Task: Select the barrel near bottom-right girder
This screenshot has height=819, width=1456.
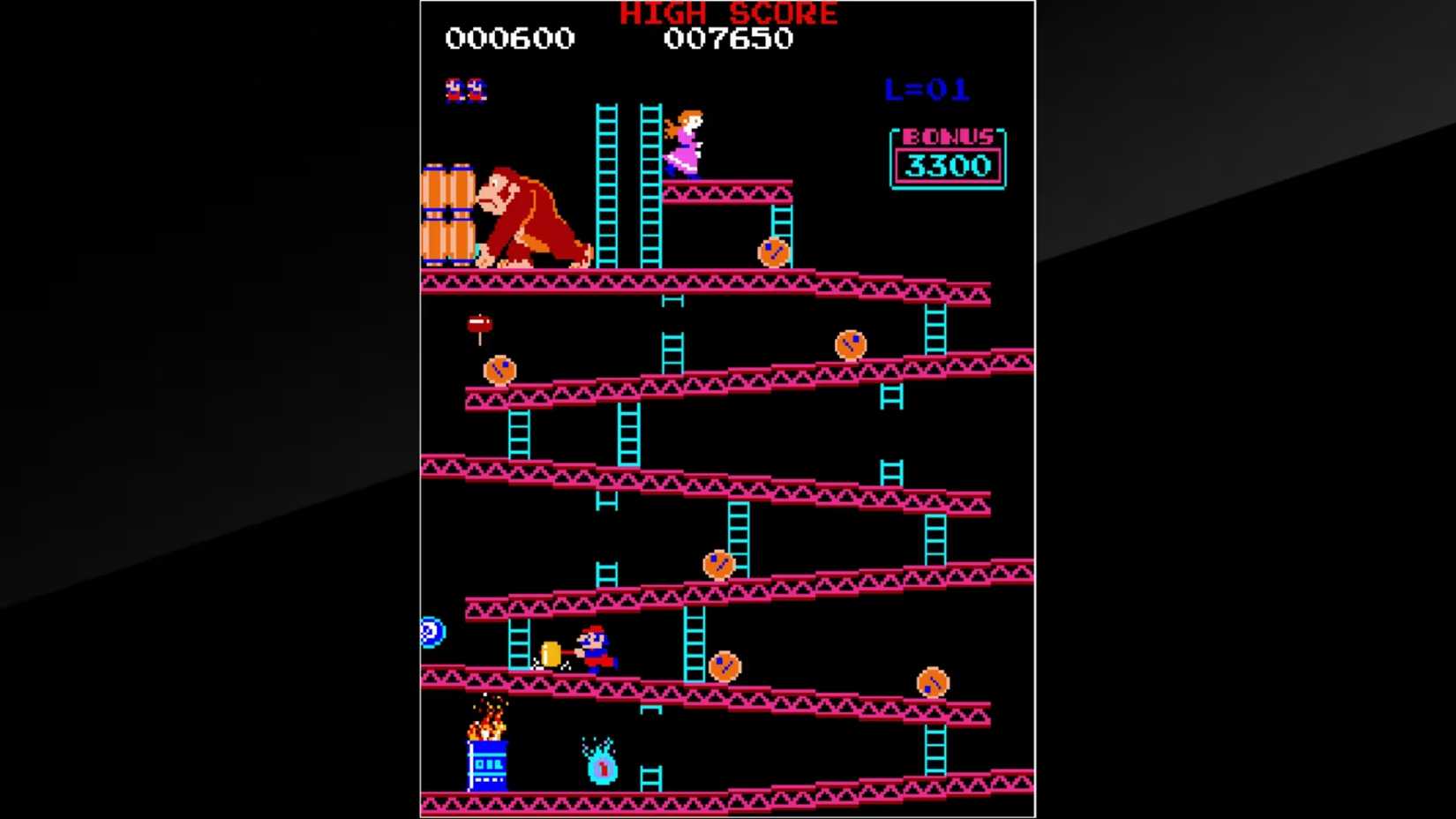Action: coord(933,680)
